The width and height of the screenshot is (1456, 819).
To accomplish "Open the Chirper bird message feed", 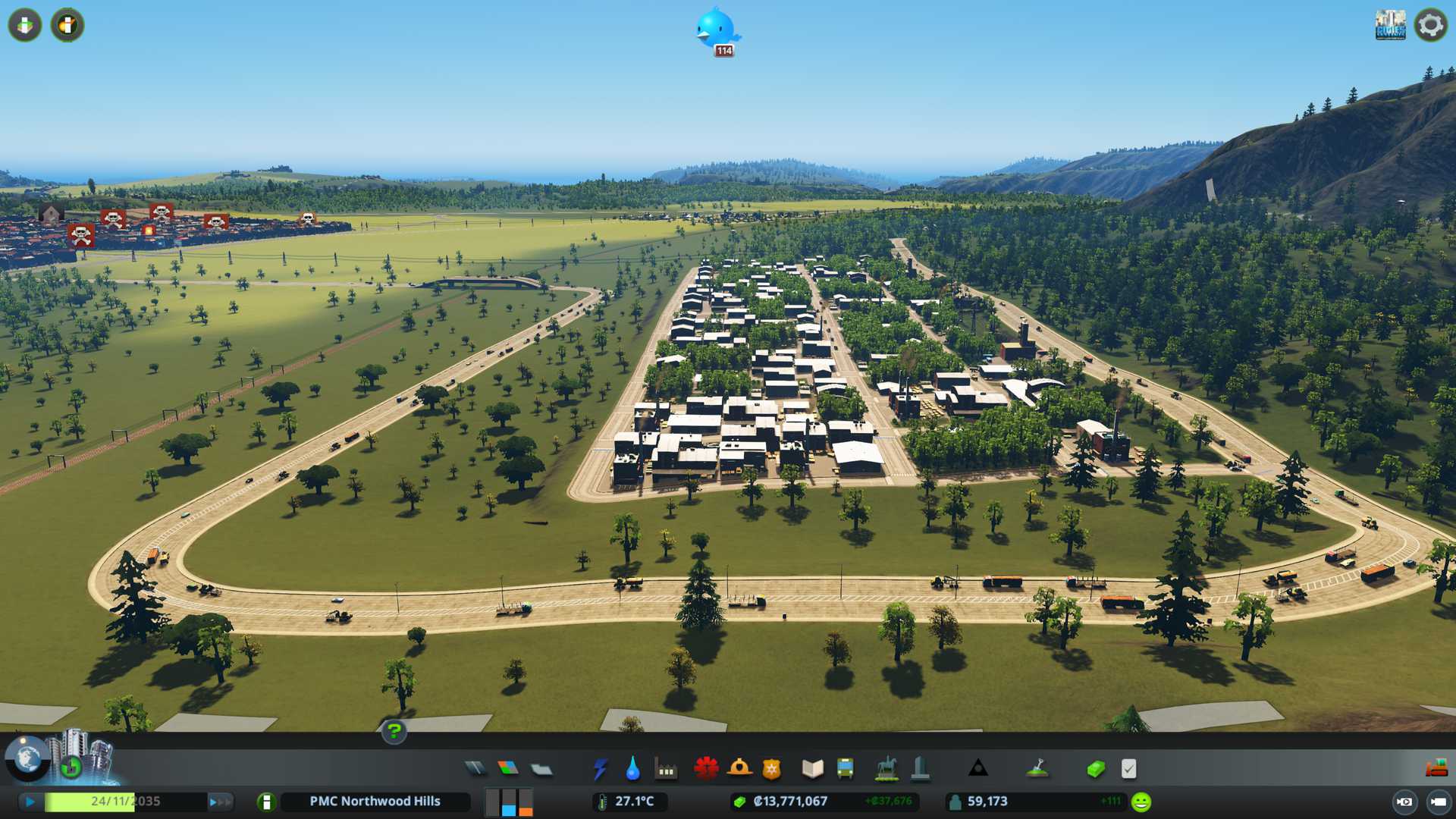I will coord(716,30).
